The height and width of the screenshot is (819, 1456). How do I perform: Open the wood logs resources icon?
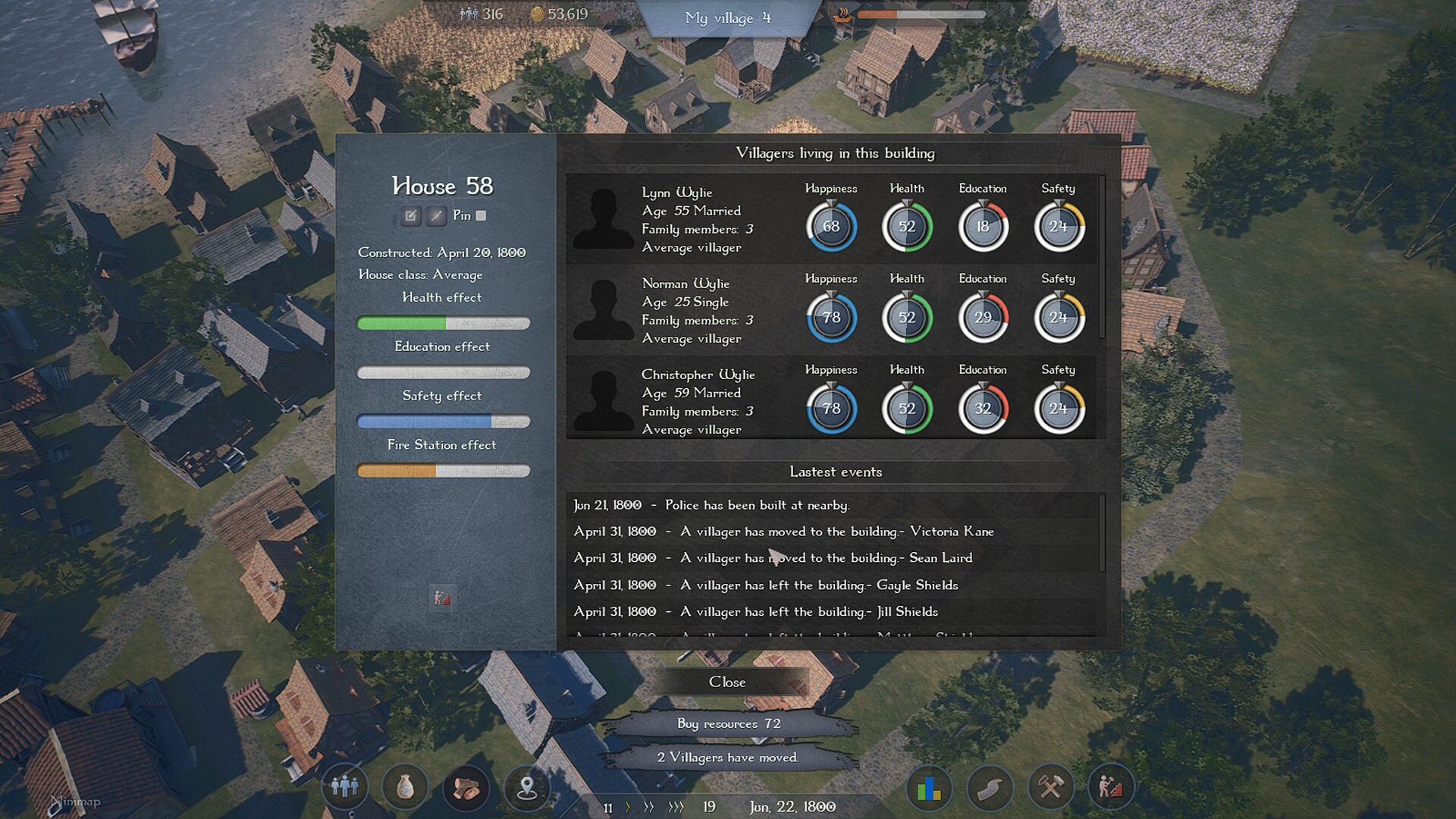point(466,787)
